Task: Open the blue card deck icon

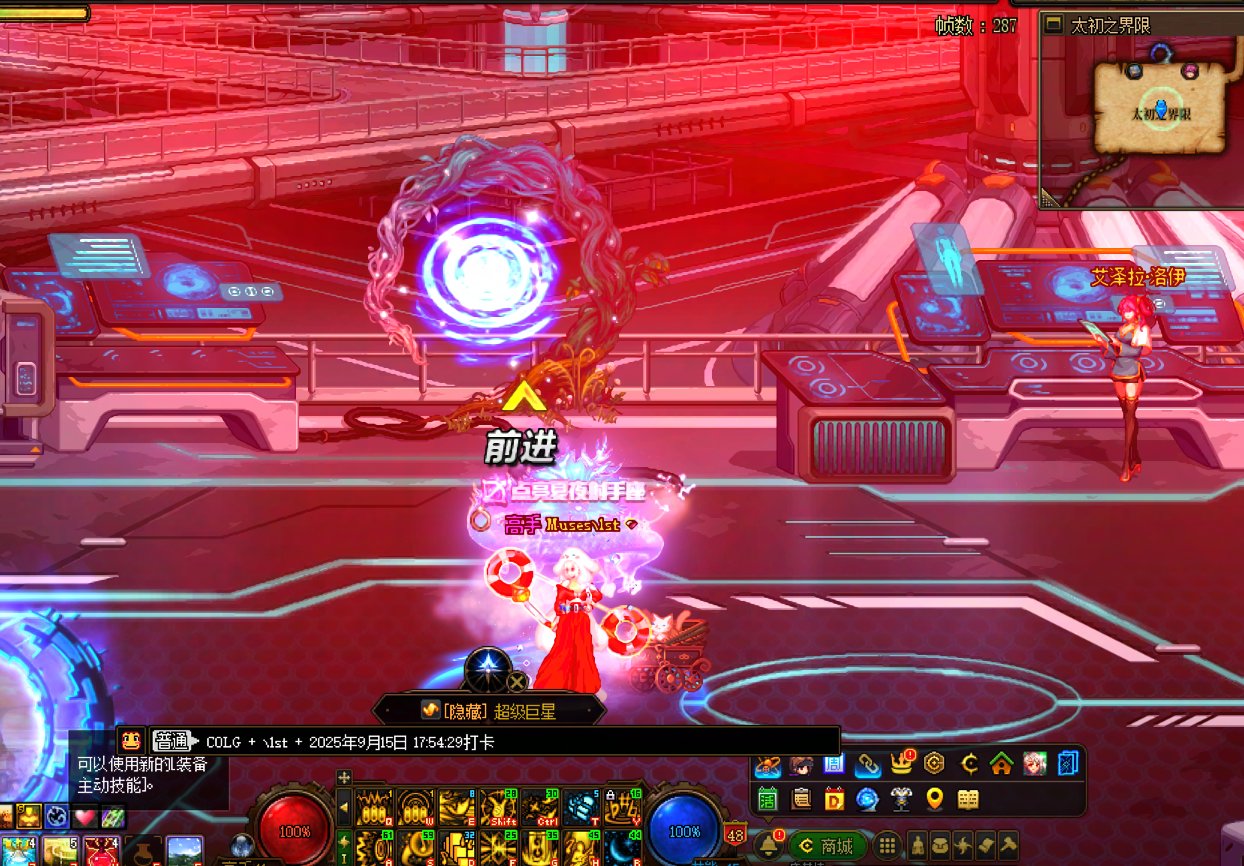Action: pyautogui.click(x=1068, y=765)
